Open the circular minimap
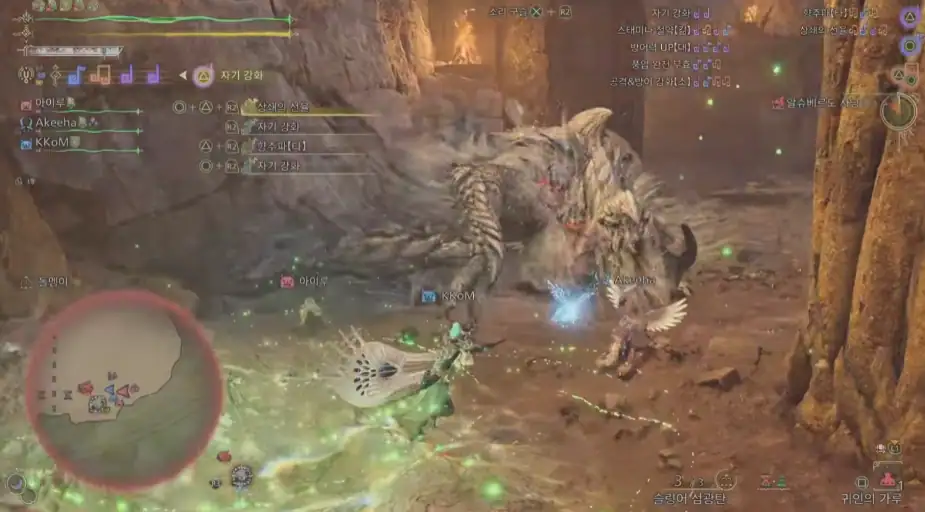Viewport: 925px width, 512px height. pyautogui.click(x=123, y=388)
